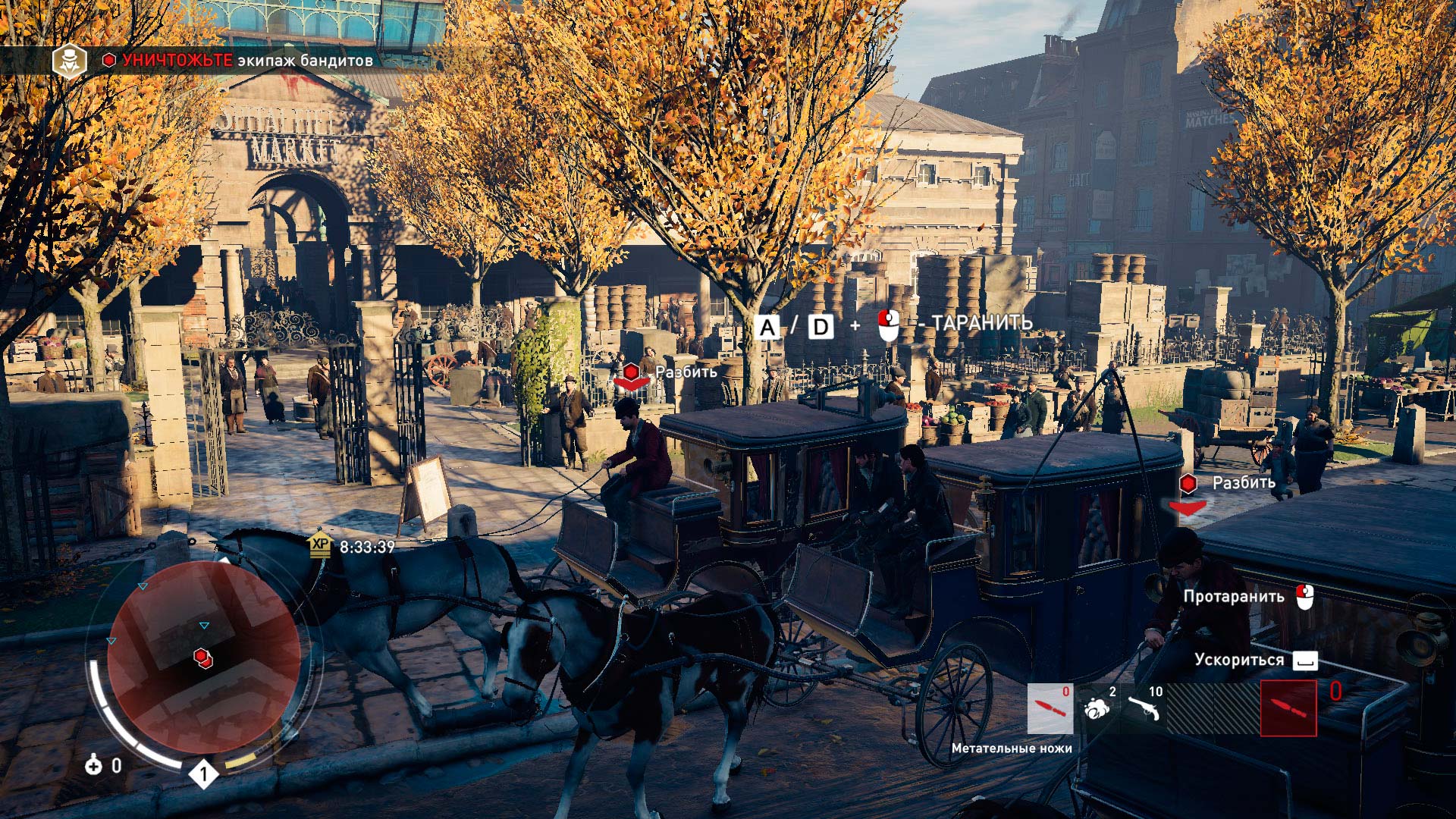Select the throwing knives slot in weapon bar
Image resolution: width=1456 pixels, height=819 pixels.
coord(1050,708)
